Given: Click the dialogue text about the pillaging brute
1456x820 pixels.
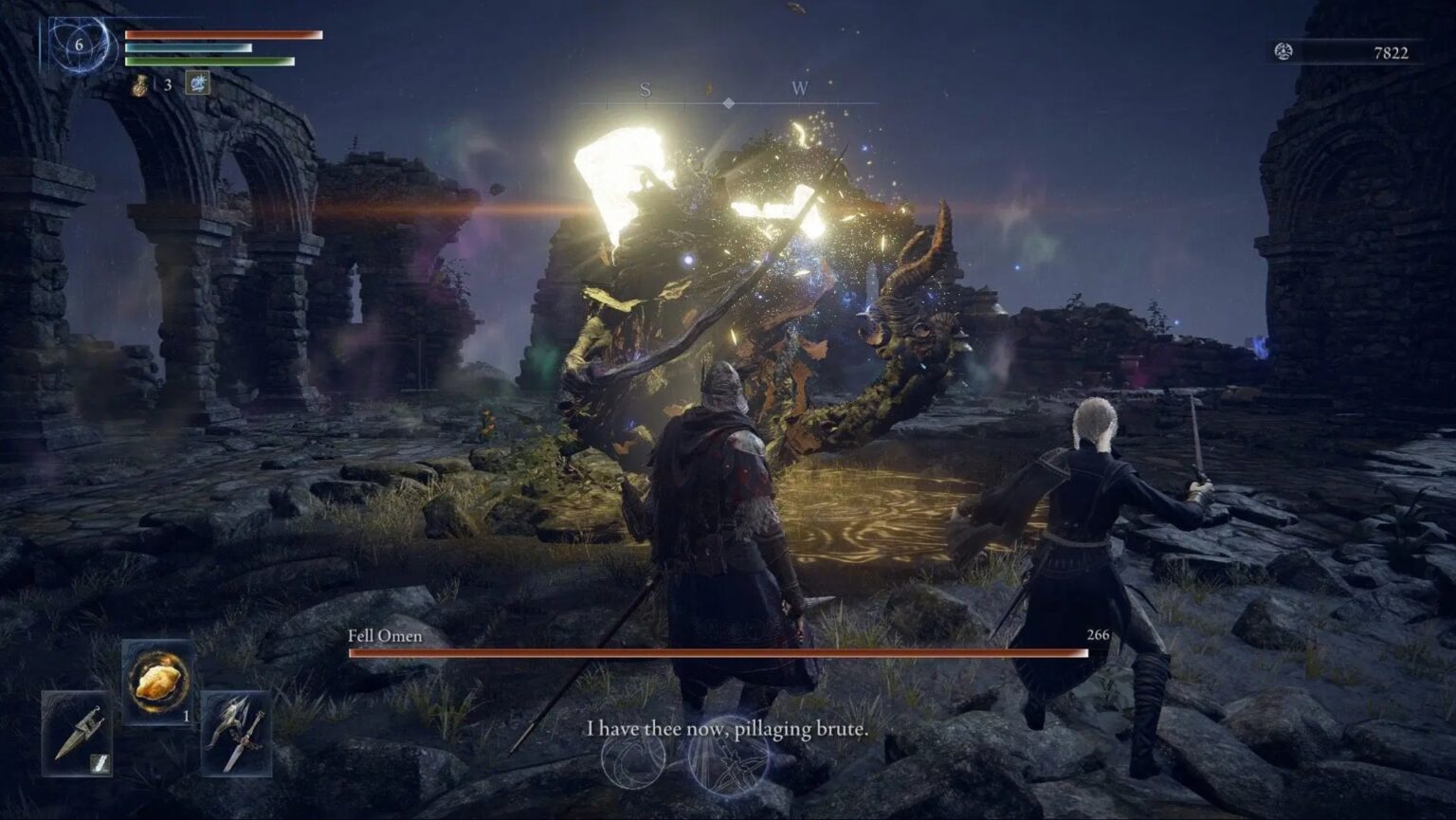Looking at the screenshot, I should (x=728, y=730).
